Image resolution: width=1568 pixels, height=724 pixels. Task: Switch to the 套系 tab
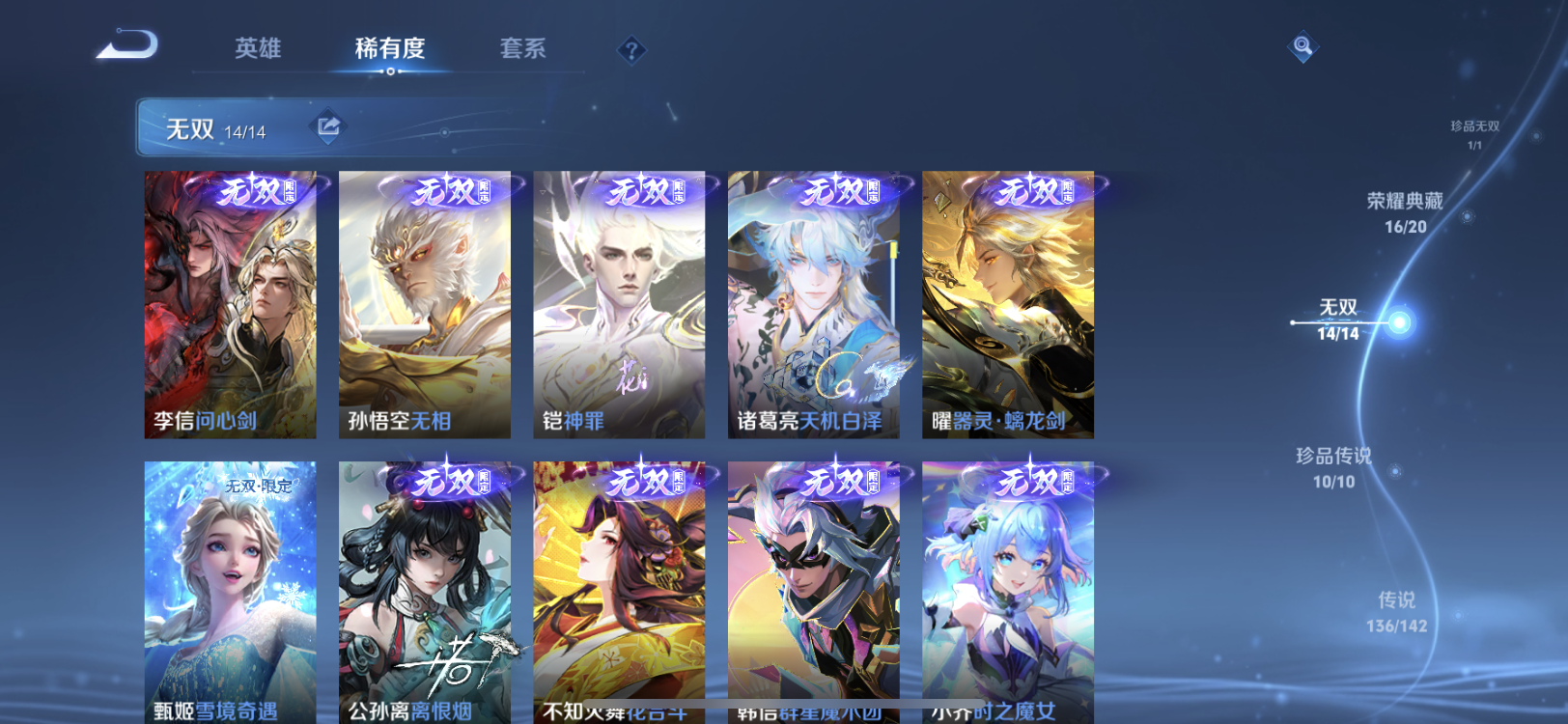pos(522,48)
